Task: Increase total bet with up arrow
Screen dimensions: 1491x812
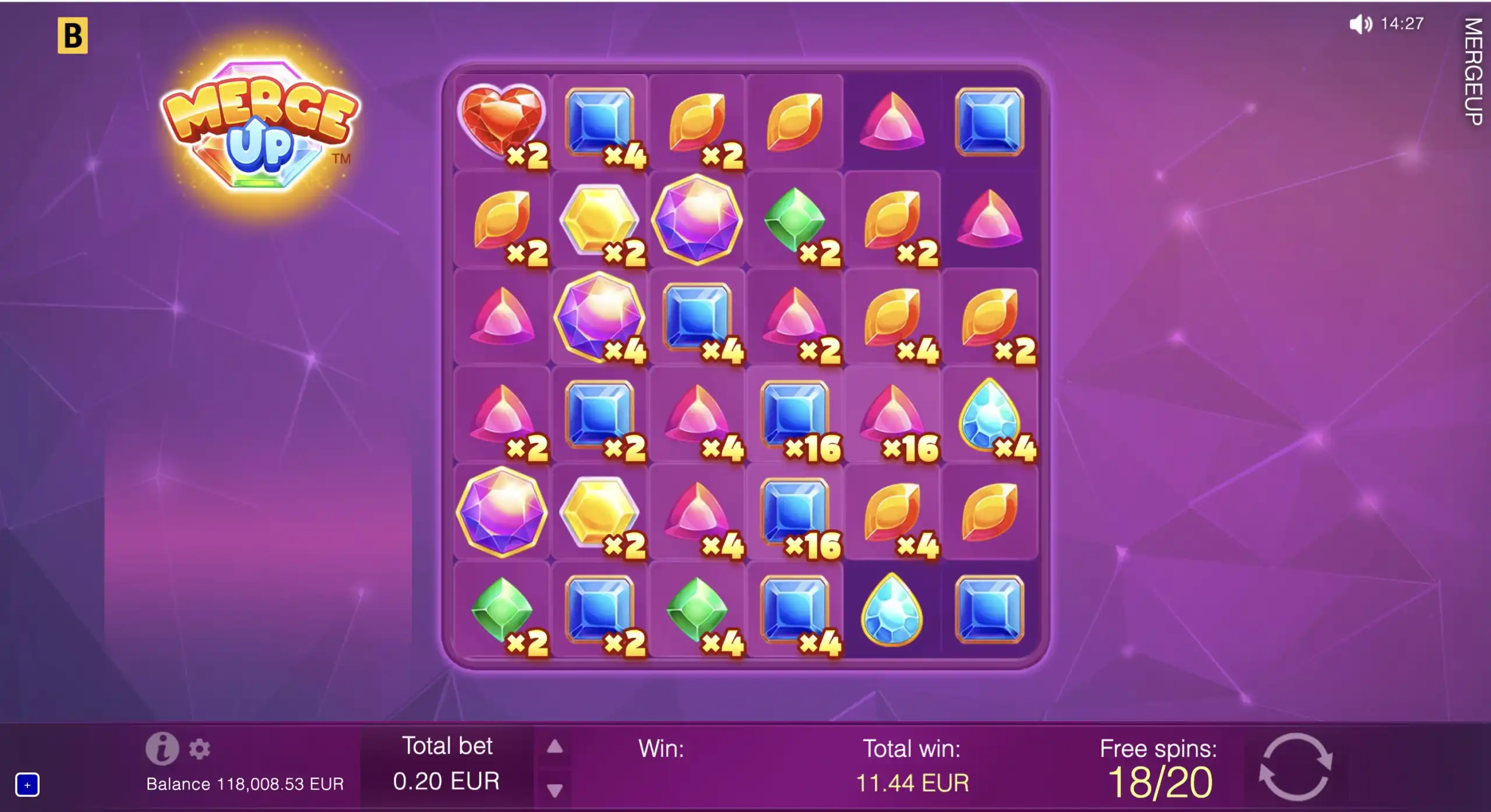Action: click(554, 747)
